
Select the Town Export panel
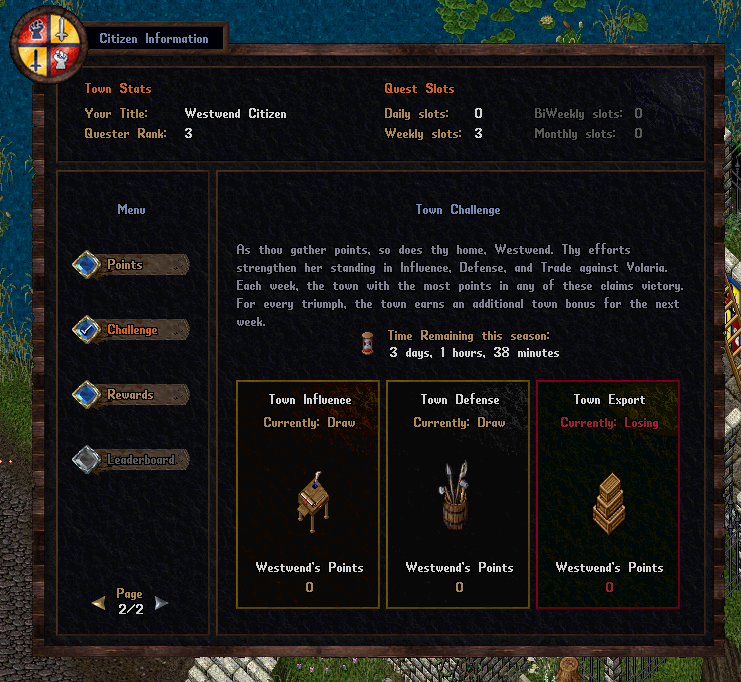click(x=609, y=494)
